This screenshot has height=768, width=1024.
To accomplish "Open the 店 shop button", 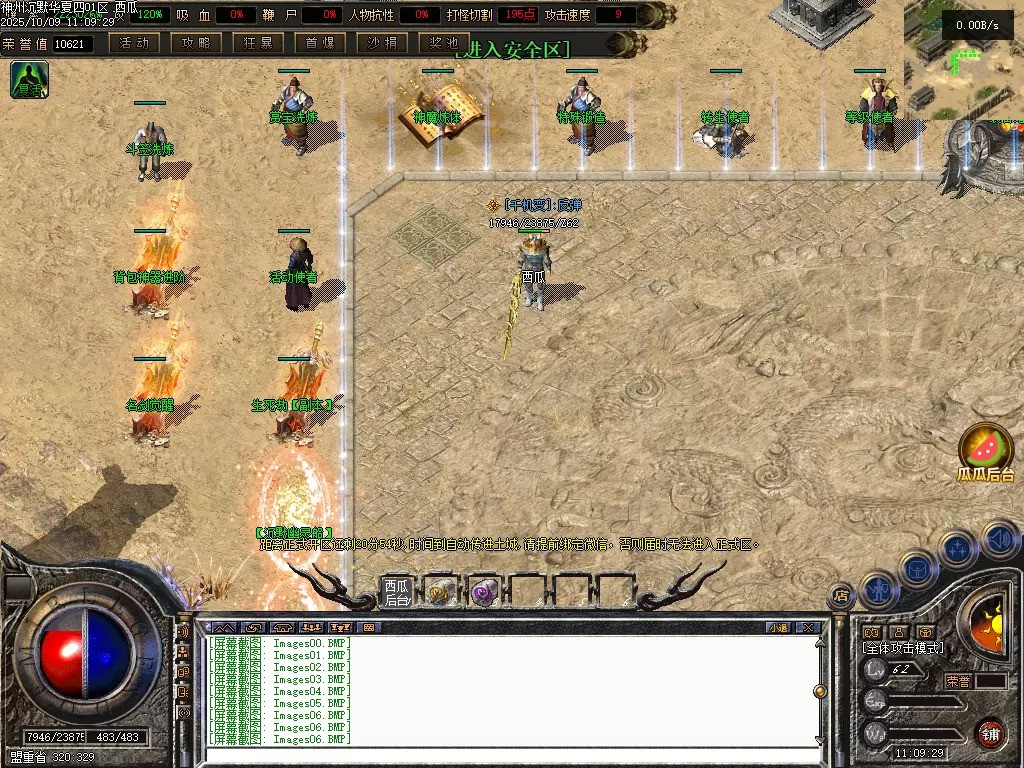I will 841,596.
